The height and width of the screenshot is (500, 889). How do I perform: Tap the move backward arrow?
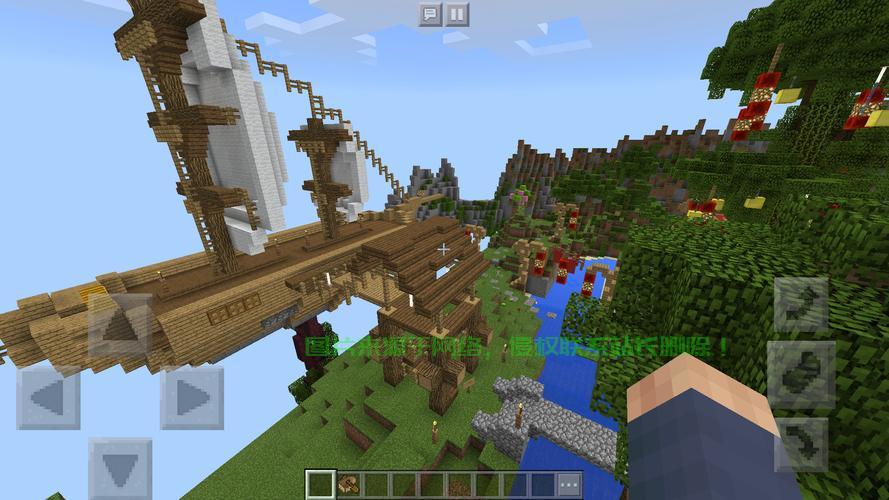120,468
